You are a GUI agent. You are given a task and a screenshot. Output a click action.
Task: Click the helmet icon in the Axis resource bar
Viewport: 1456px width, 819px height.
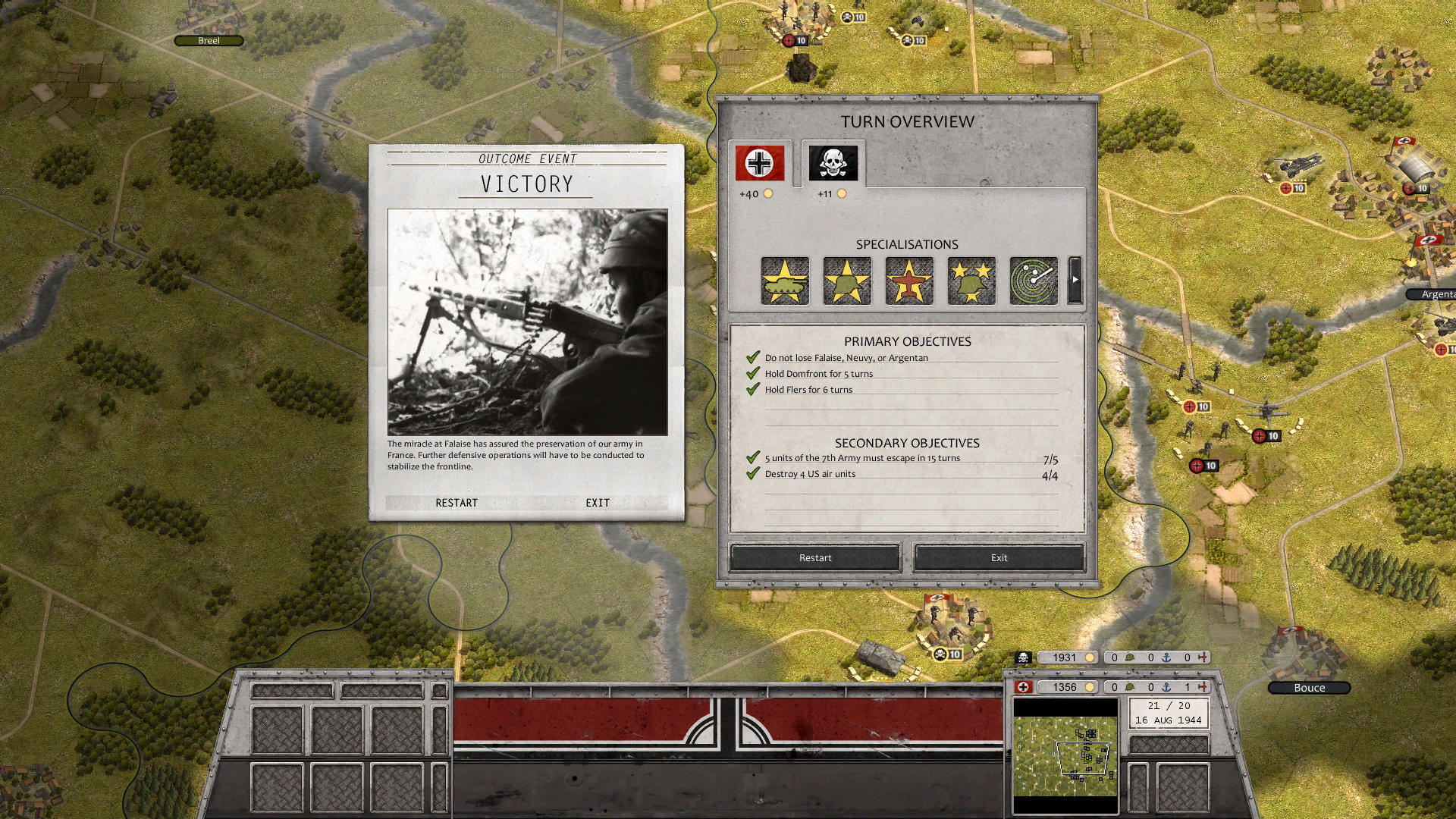click(x=1130, y=687)
